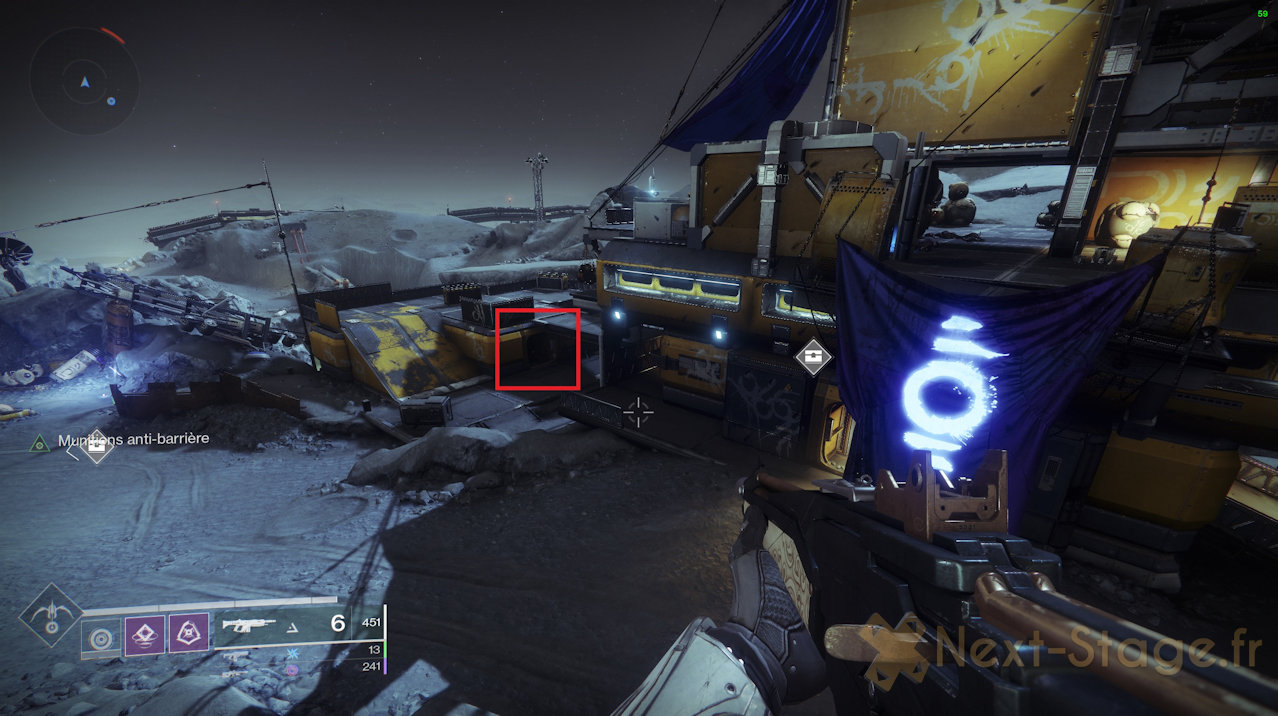Select the equipped rifle weapon icon
The width and height of the screenshot is (1278, 716).
point(249,626)
